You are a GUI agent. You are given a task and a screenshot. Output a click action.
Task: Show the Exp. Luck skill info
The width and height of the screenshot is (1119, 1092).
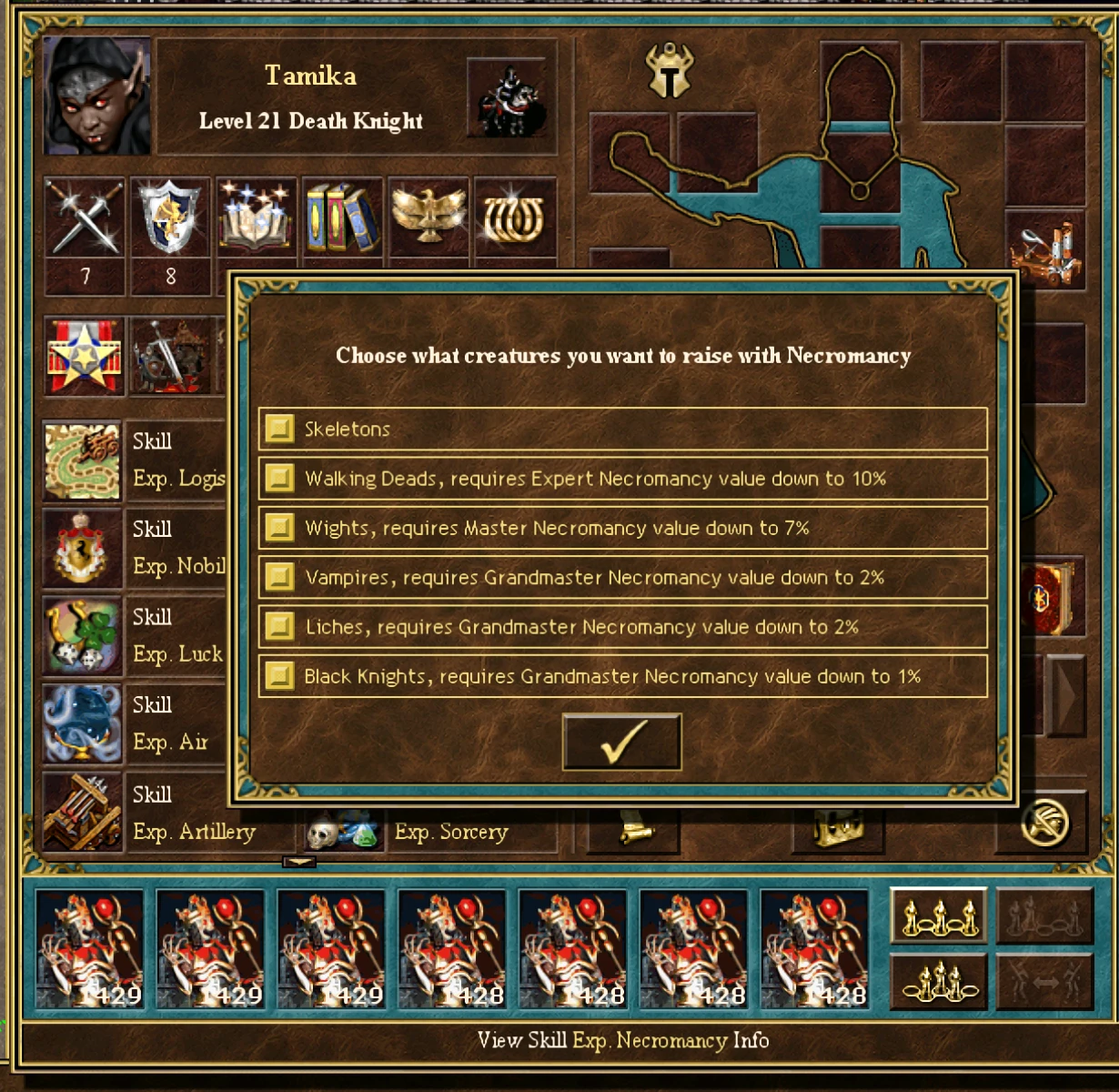click(83, 636)
